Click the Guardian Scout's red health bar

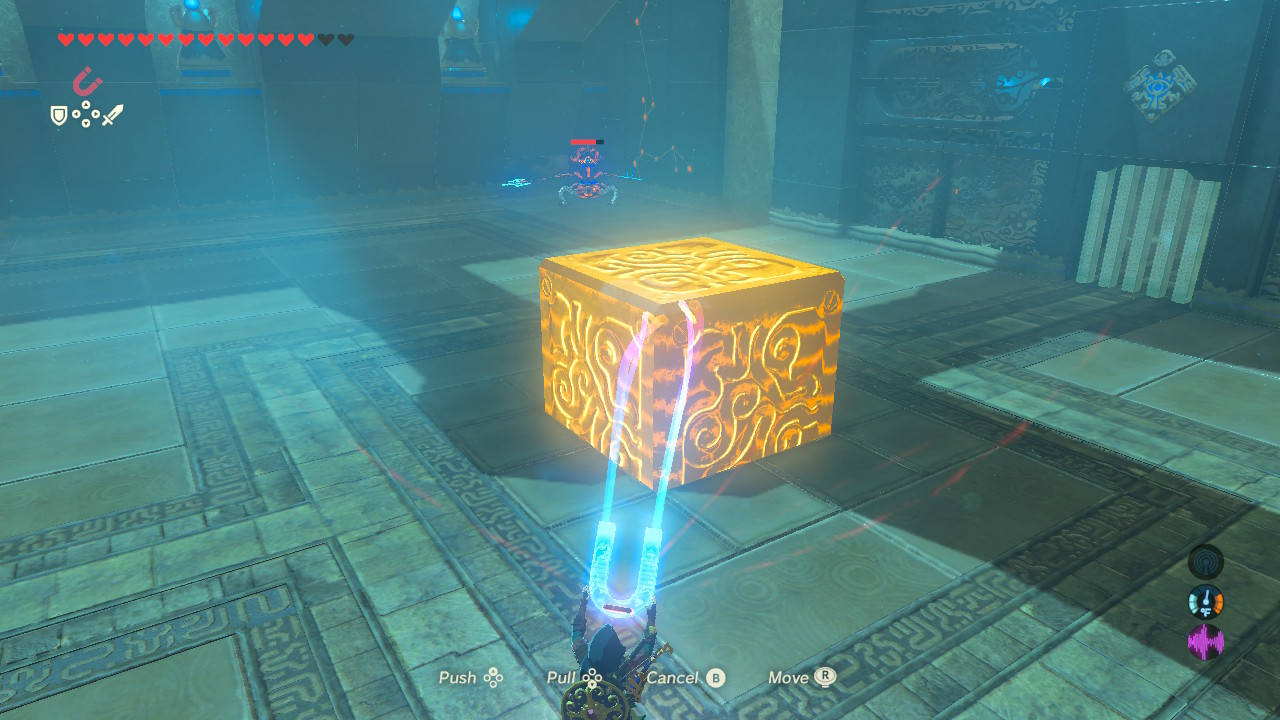tap(582, 140)
